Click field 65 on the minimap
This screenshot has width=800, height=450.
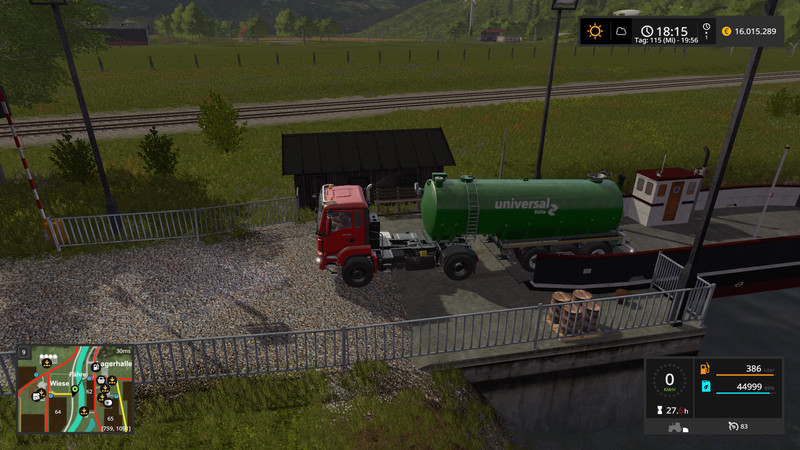pos(110,418)
